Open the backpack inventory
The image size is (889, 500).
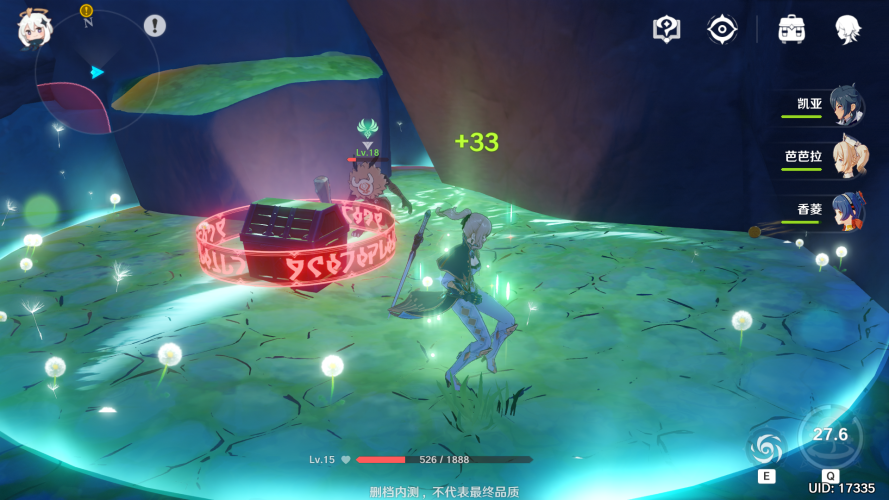pyautogui.click(x=792, y=29)
